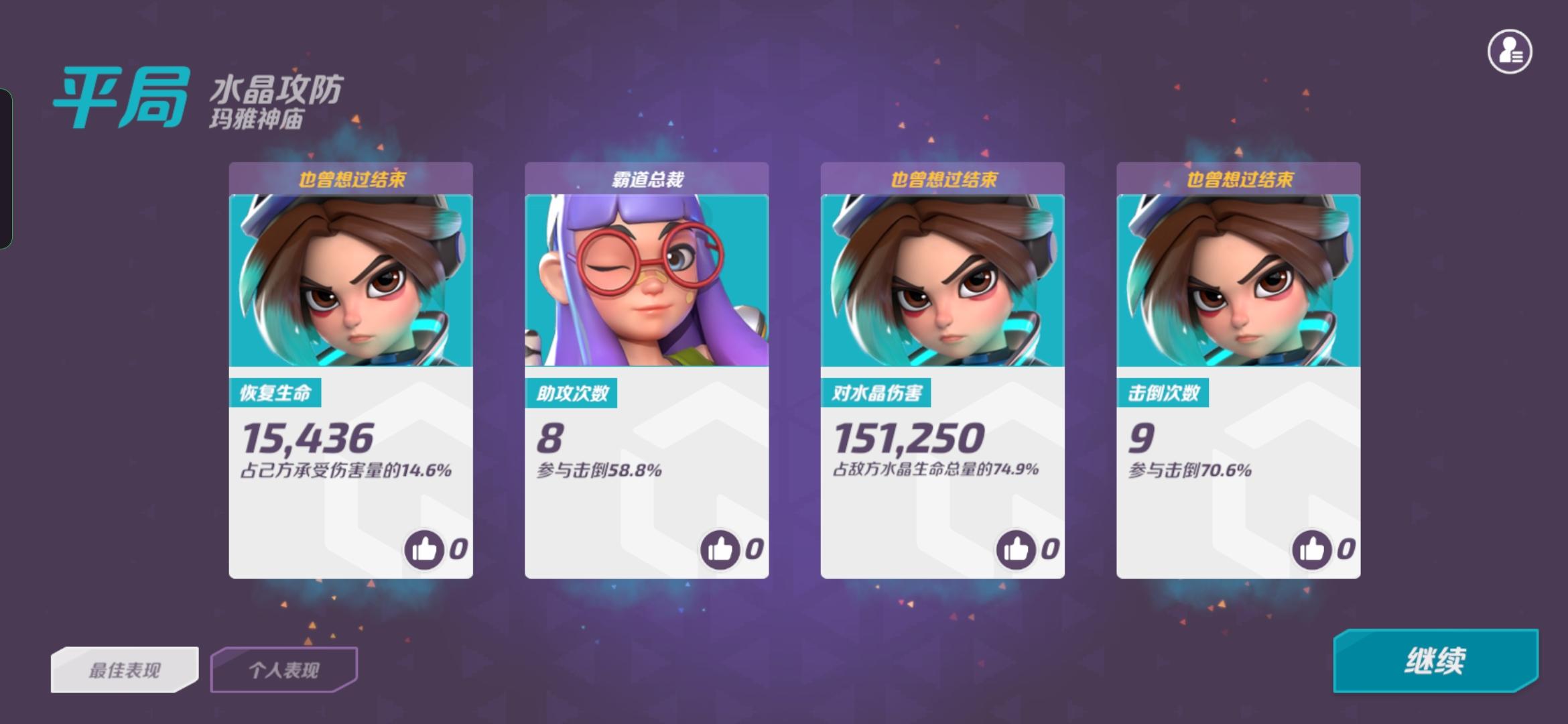Image resolution: width=1568 pixels, height=724 pixels.
Task: Give a thumbs-up on the 恢复生命 card
Action: click(424, 548)
